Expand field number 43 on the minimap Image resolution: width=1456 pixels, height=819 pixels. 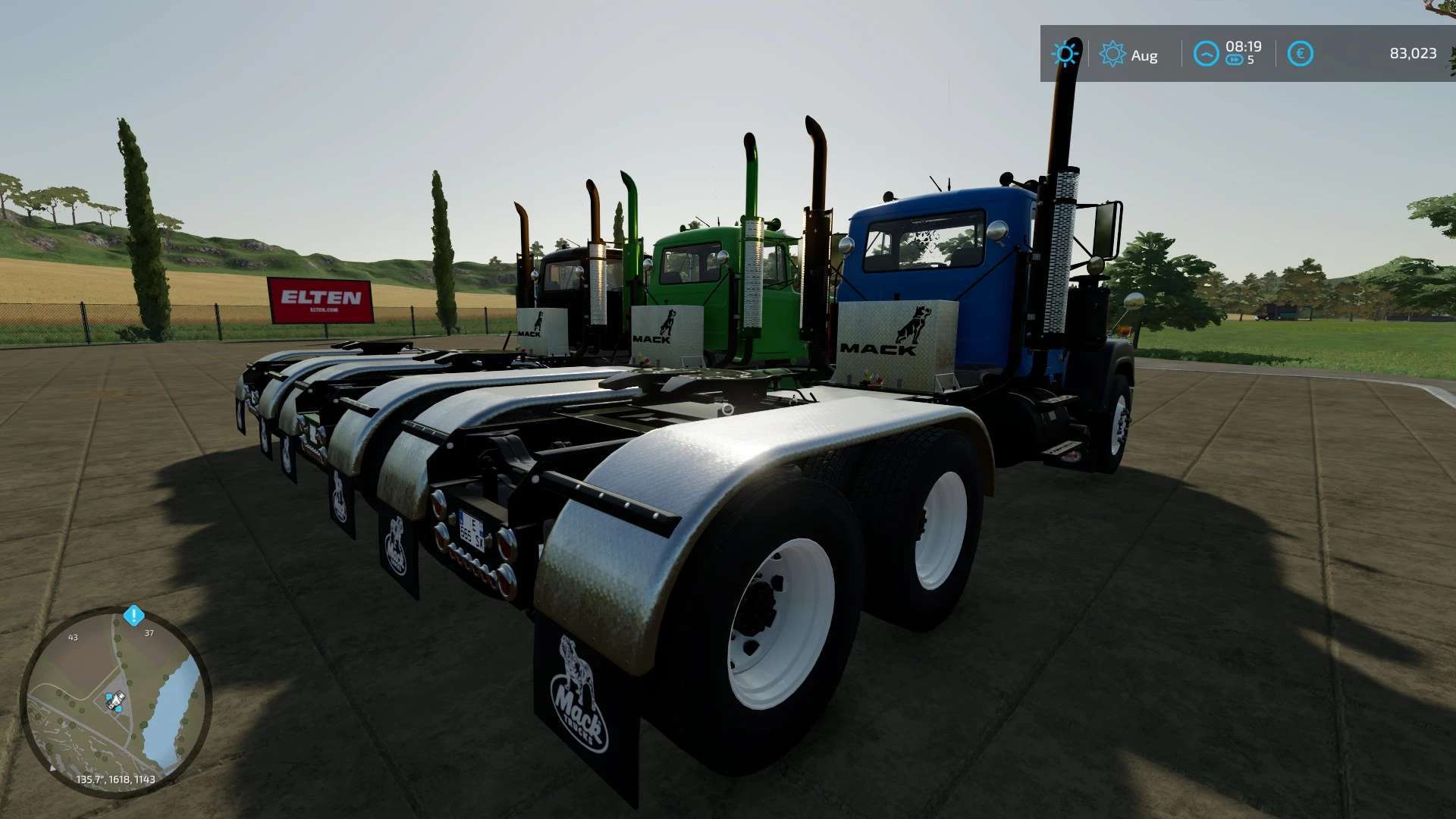tap(73, 638)
